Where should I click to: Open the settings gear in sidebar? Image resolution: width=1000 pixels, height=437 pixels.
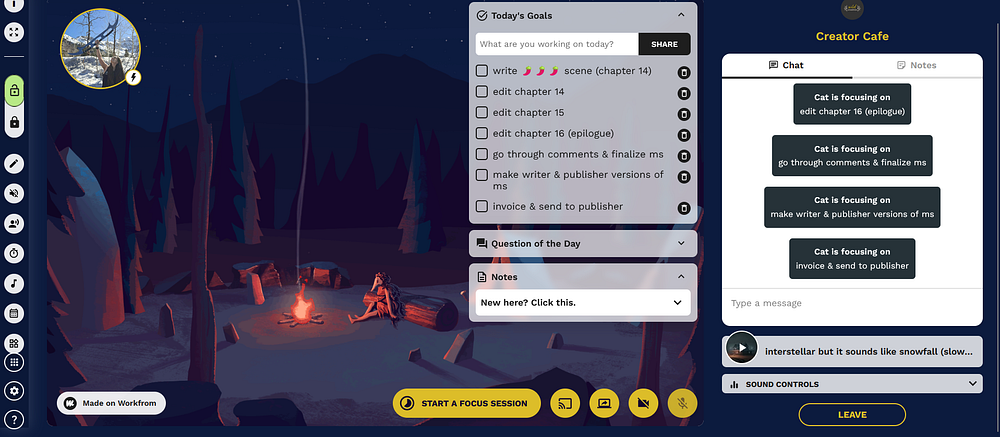[x=15, y=391]
